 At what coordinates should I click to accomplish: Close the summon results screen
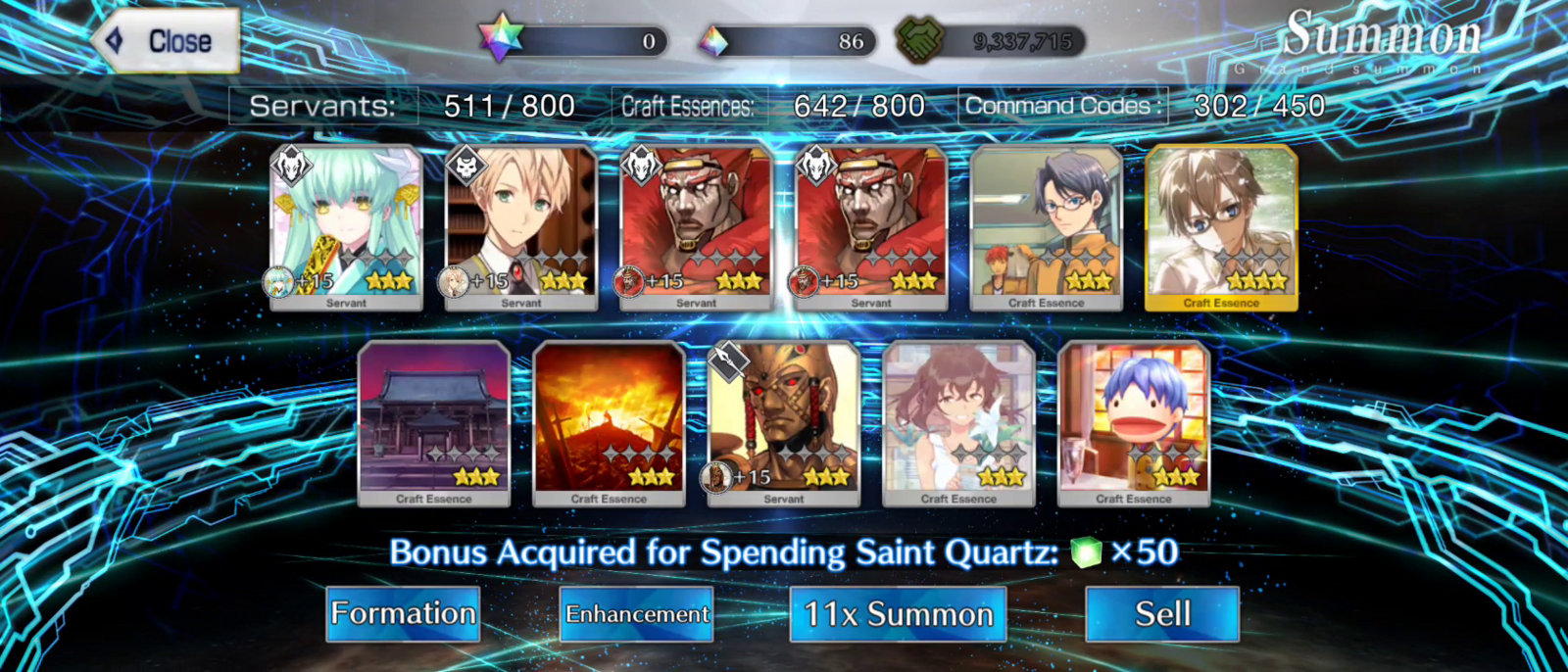click(x=167, y=41)
